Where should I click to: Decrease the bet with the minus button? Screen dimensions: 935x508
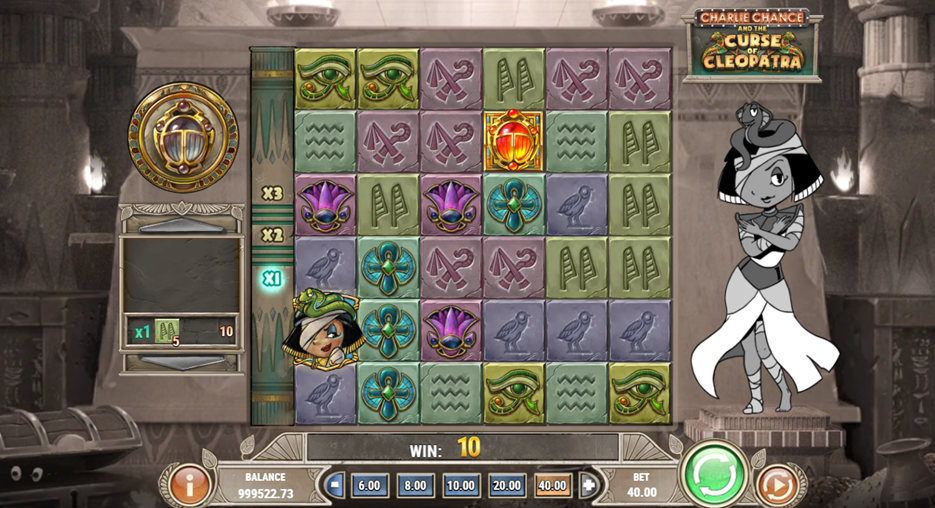(336, 486)
